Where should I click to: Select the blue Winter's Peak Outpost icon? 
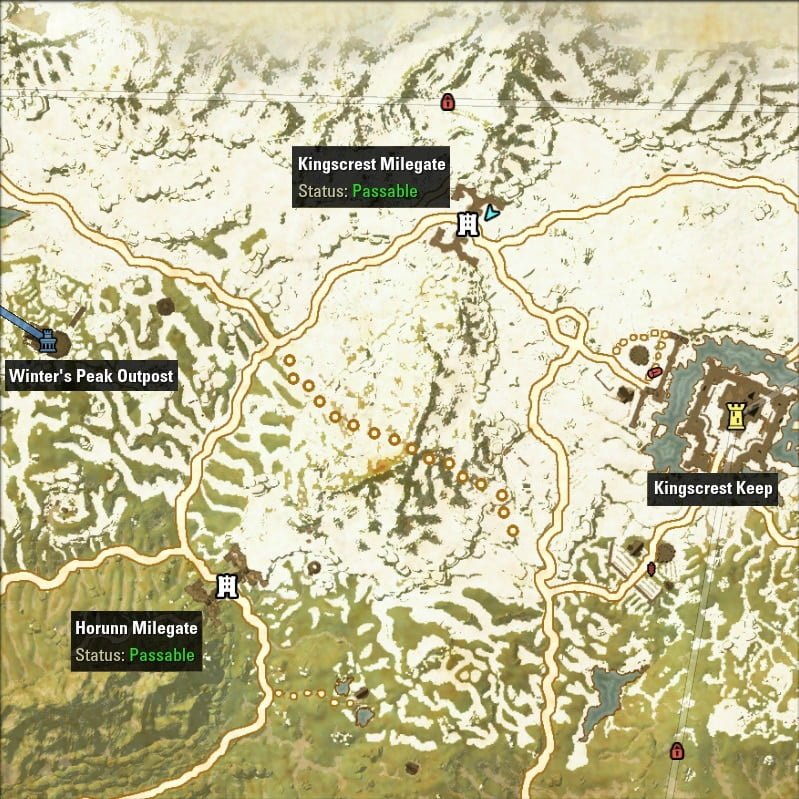(x=47, y=341)
